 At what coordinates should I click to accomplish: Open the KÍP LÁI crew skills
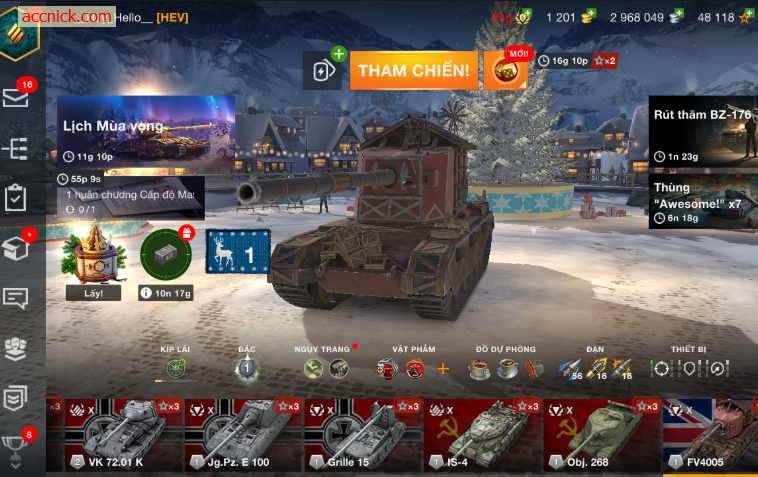coord(176,368)
